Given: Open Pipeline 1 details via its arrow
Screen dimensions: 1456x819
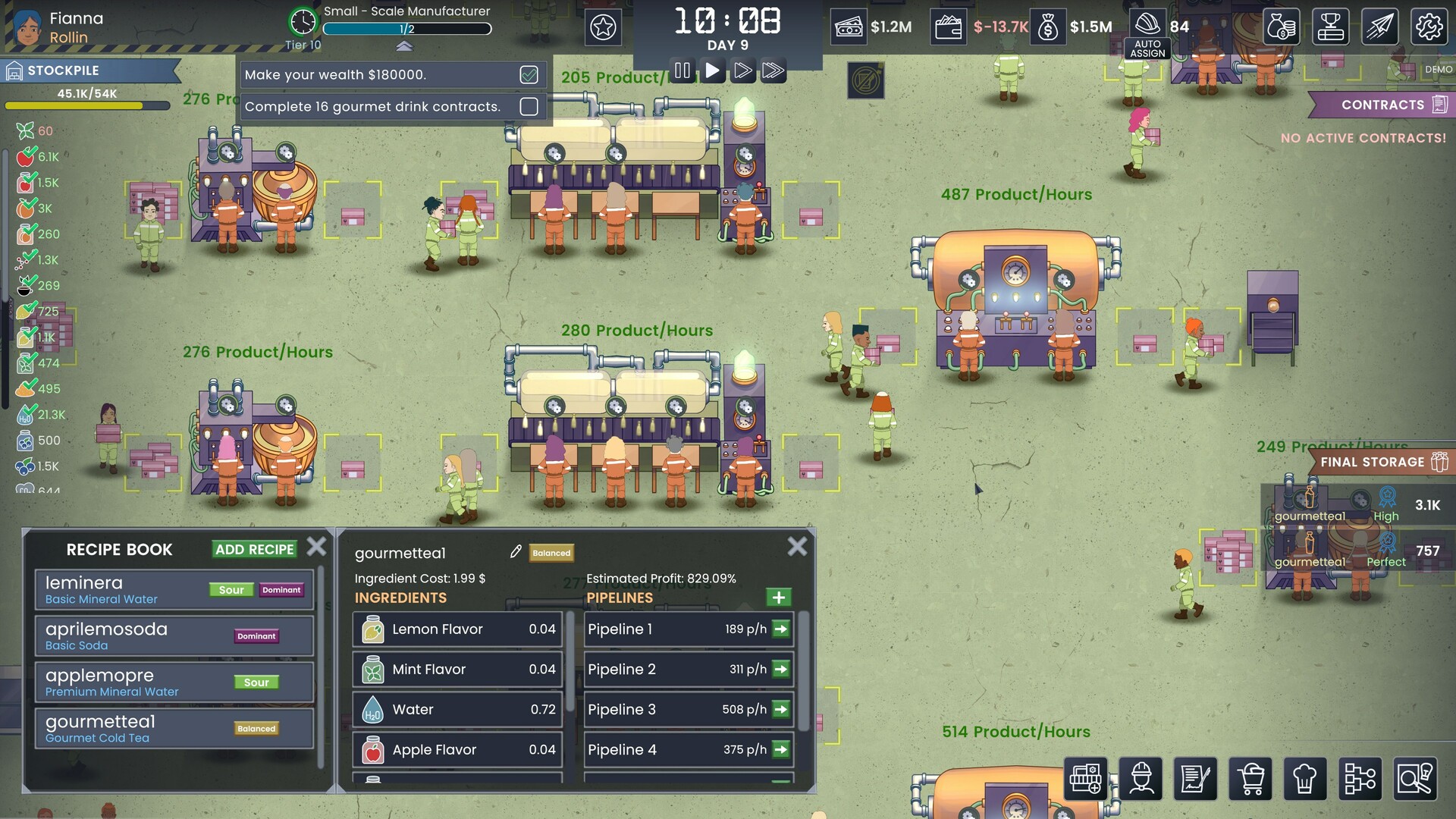Looking at the screenshot, I should point(780,629).
